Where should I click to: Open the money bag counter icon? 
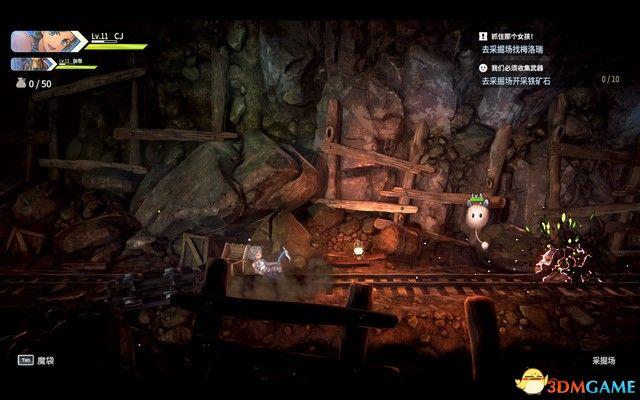coord(19,84)
